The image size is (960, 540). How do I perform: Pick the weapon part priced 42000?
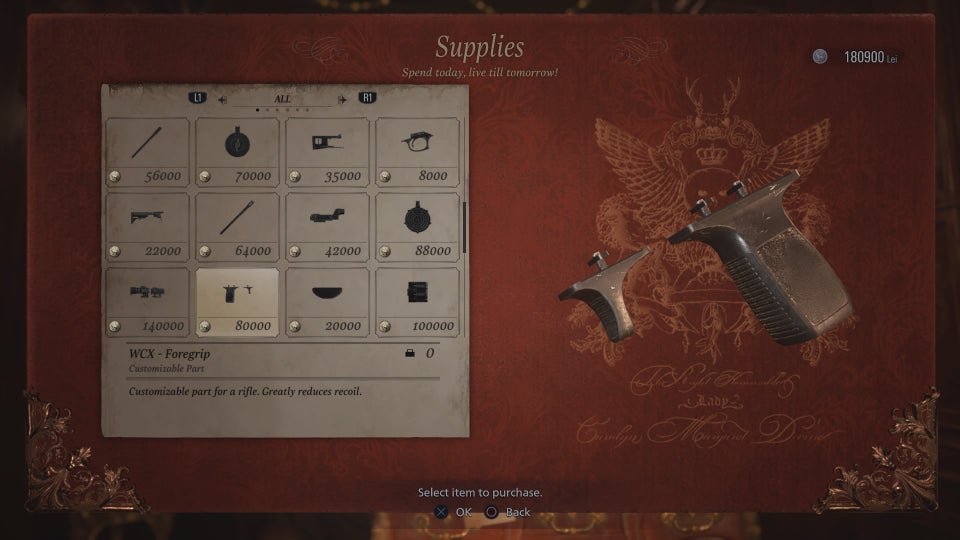click(327, 226)
